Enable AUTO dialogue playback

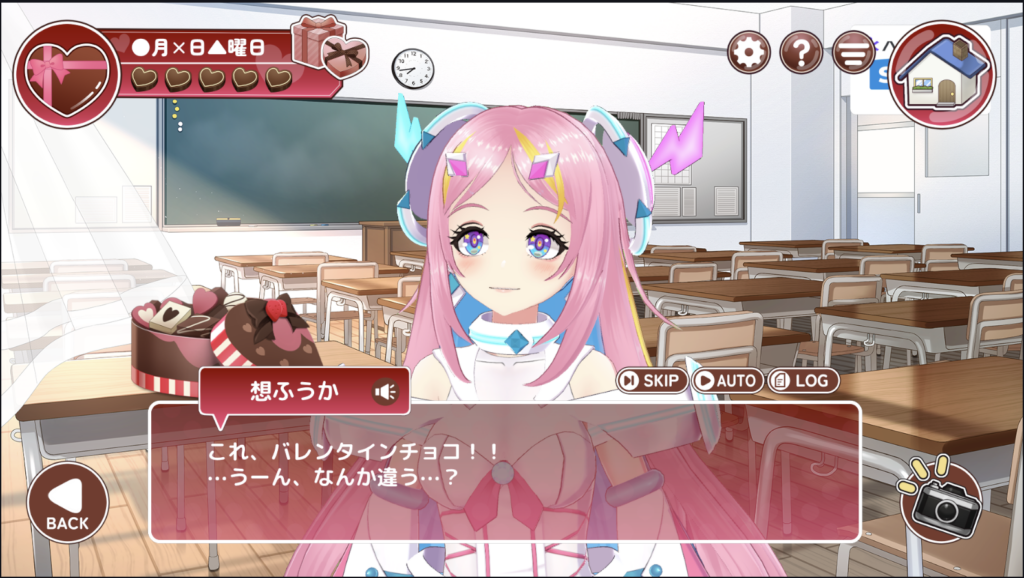(727, 380)
